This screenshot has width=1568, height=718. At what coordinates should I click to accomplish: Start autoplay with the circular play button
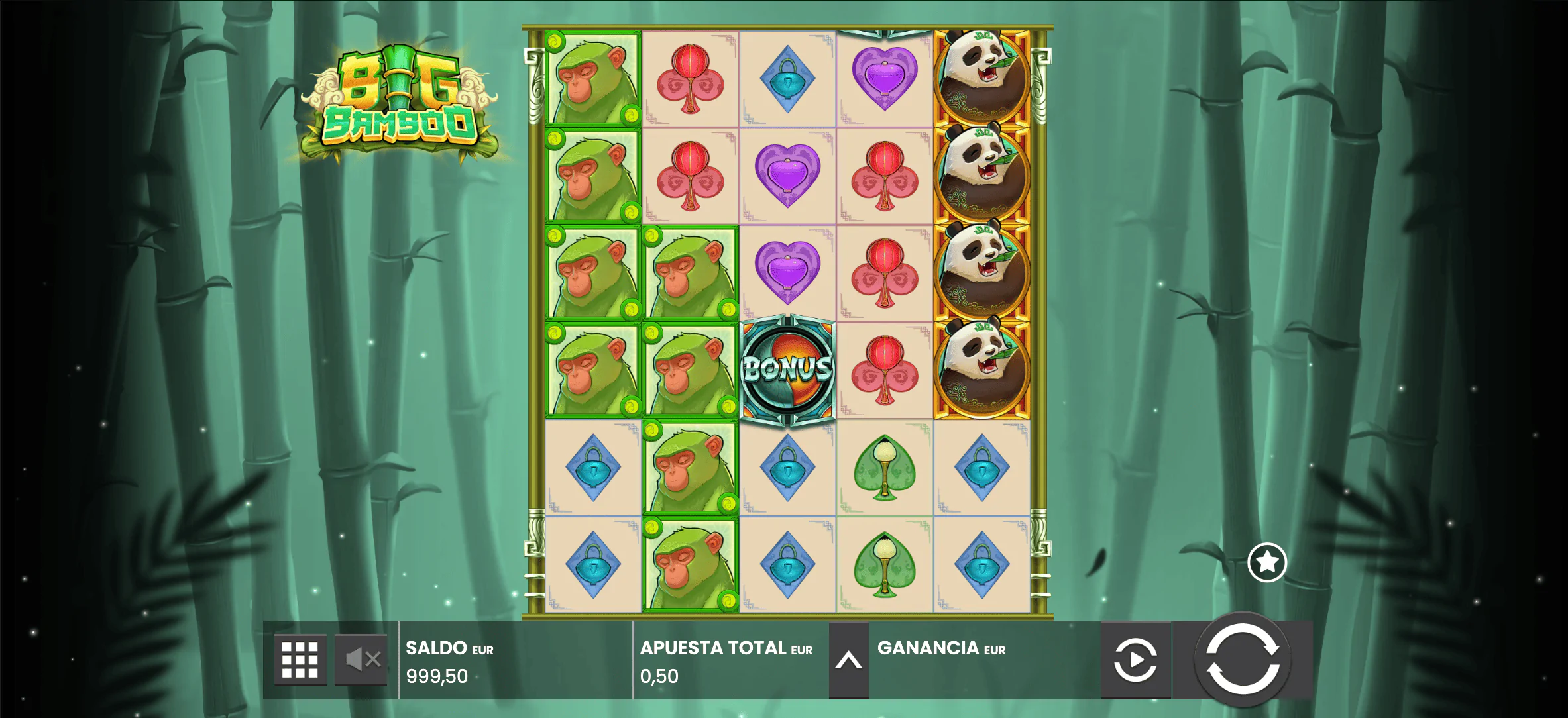click(1135, 660)
